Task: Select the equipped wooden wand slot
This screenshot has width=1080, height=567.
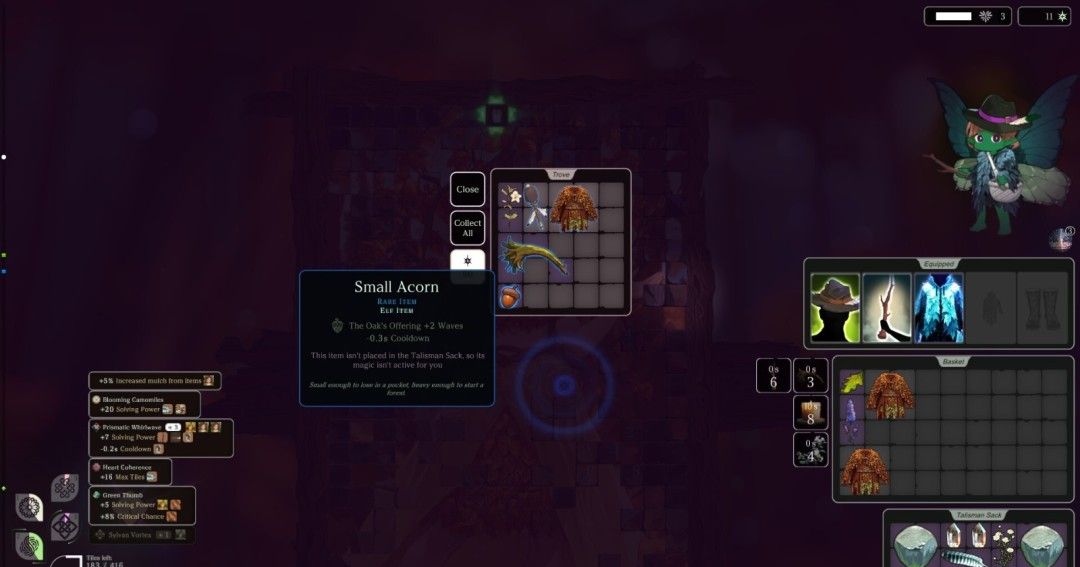Action: click(886, 307)
